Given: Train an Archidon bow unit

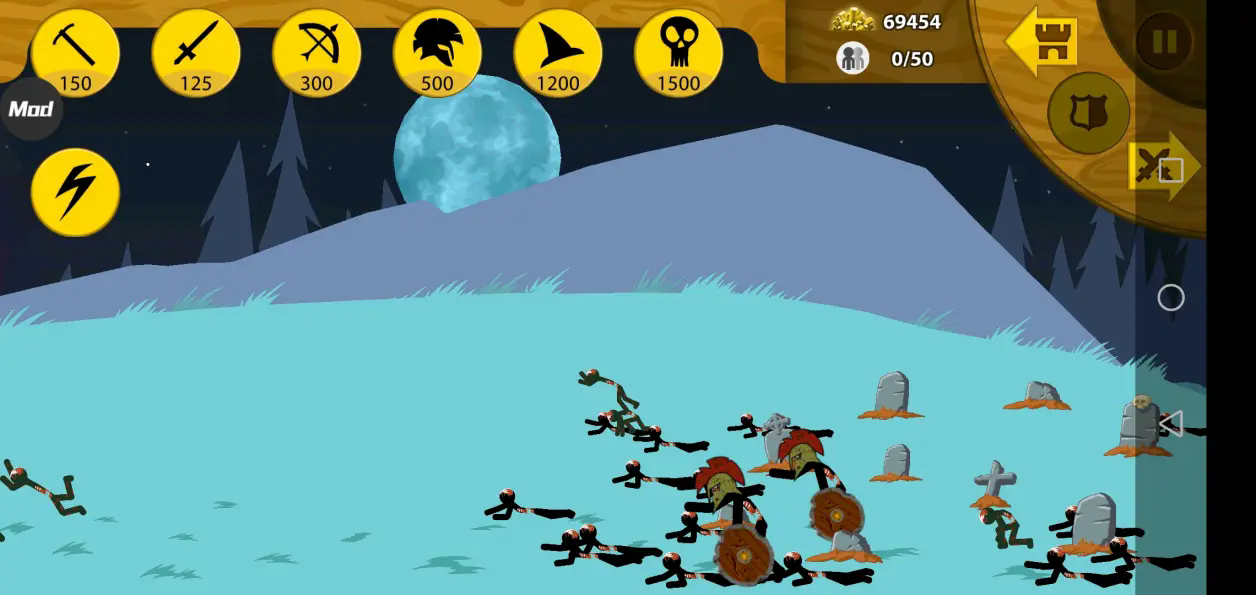Looking at the screenshot, I should (316, 52).
